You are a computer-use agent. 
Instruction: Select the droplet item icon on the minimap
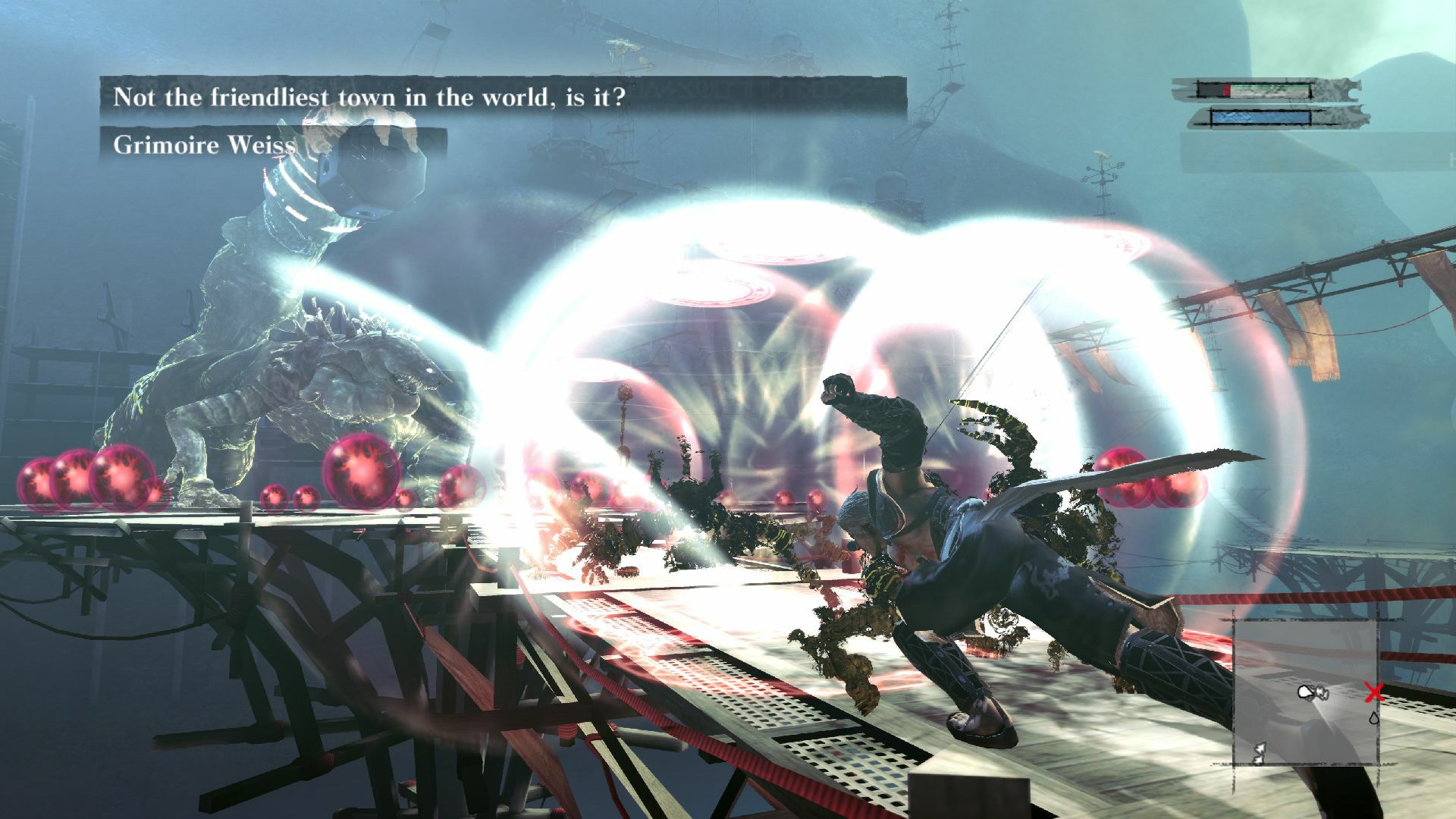pos(1373,718)
